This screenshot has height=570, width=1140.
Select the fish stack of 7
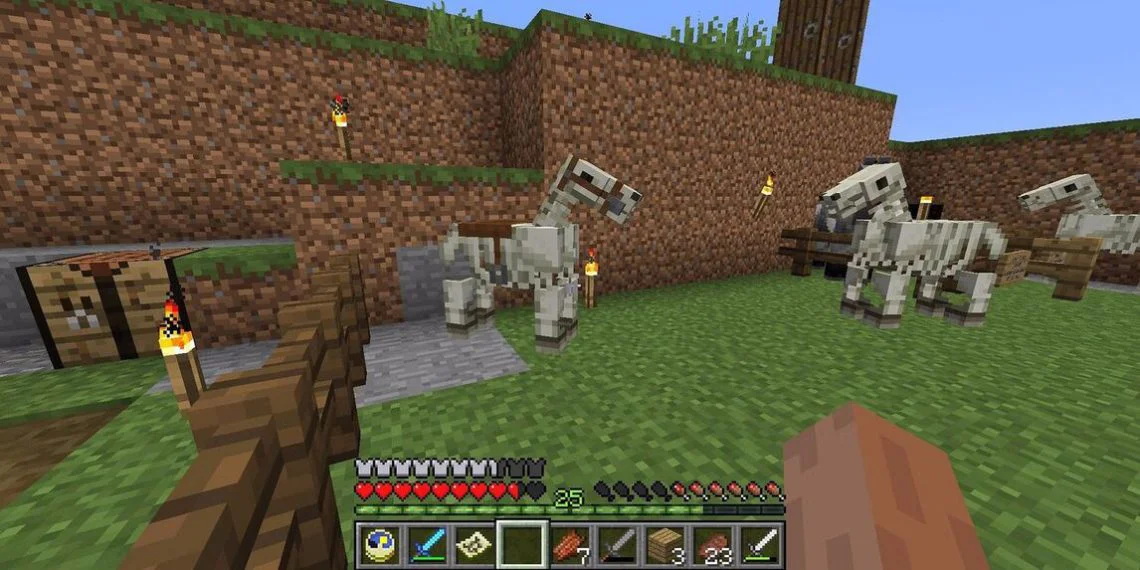pyautogui.click(x=570, y=544)
